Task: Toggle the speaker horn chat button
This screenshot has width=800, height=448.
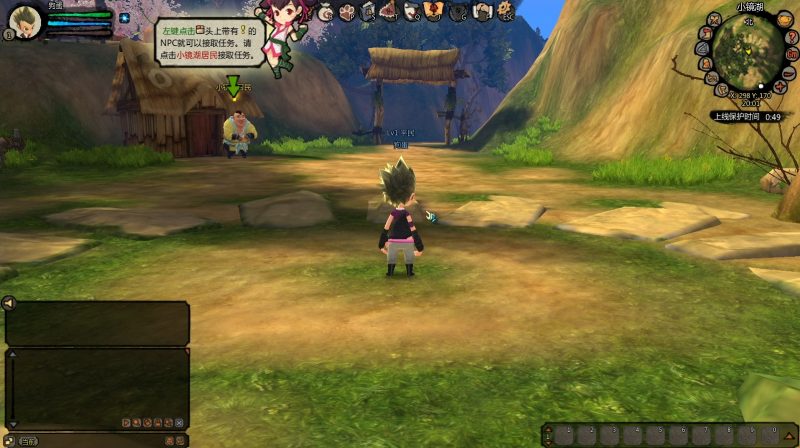Action: click(9, 303)
